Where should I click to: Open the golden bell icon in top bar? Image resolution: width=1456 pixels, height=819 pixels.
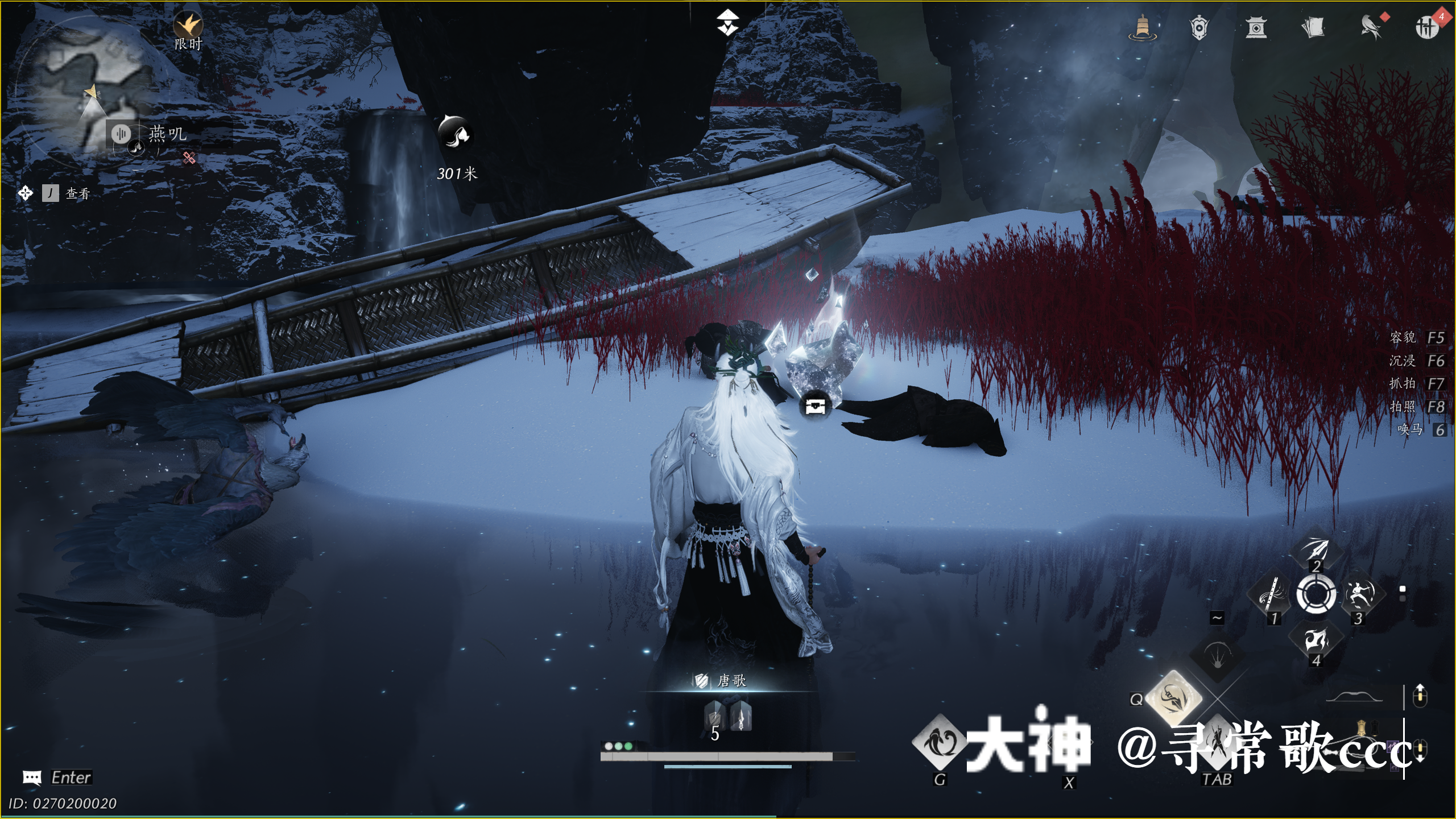(x=1142, y=27)
